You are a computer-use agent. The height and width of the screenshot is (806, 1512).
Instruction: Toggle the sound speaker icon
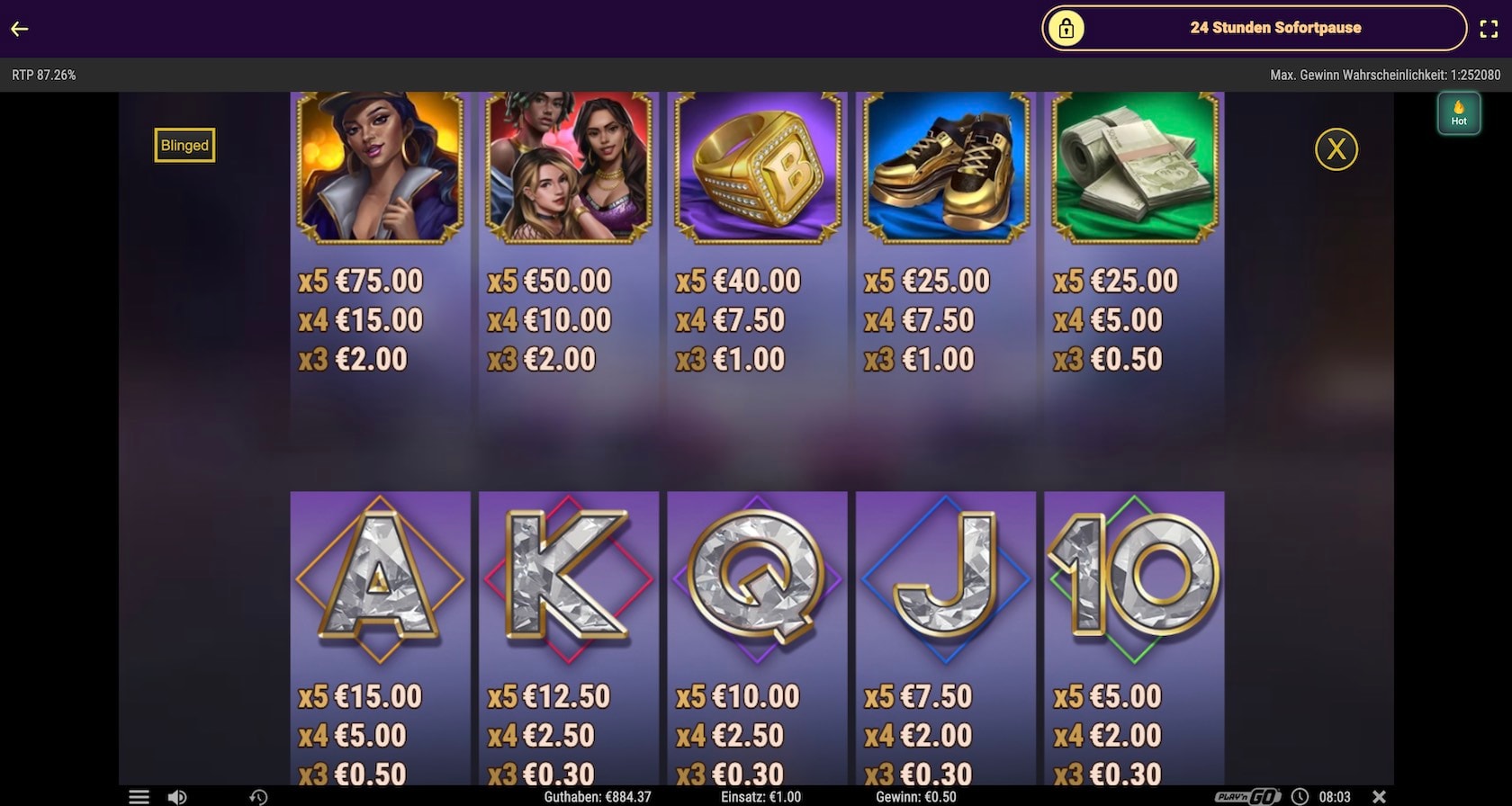(x=177, y=797)
